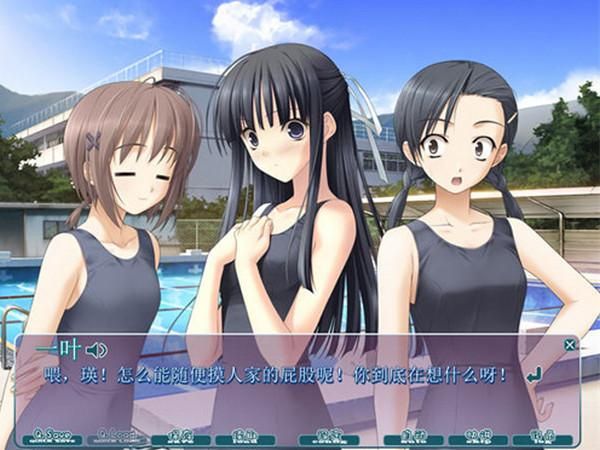Click the Q.Load quick load button
Viewport: 600px width, 450px height.
[116, 437]
